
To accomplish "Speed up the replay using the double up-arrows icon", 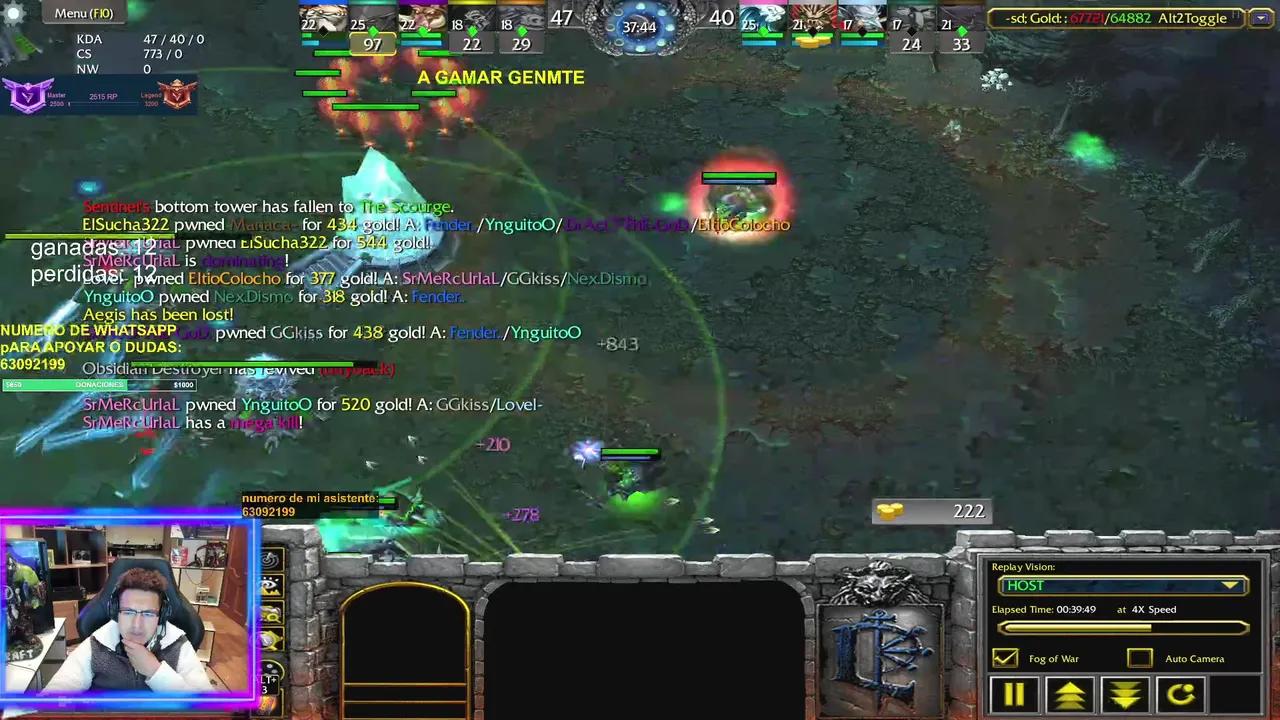I will (1069, 693).
